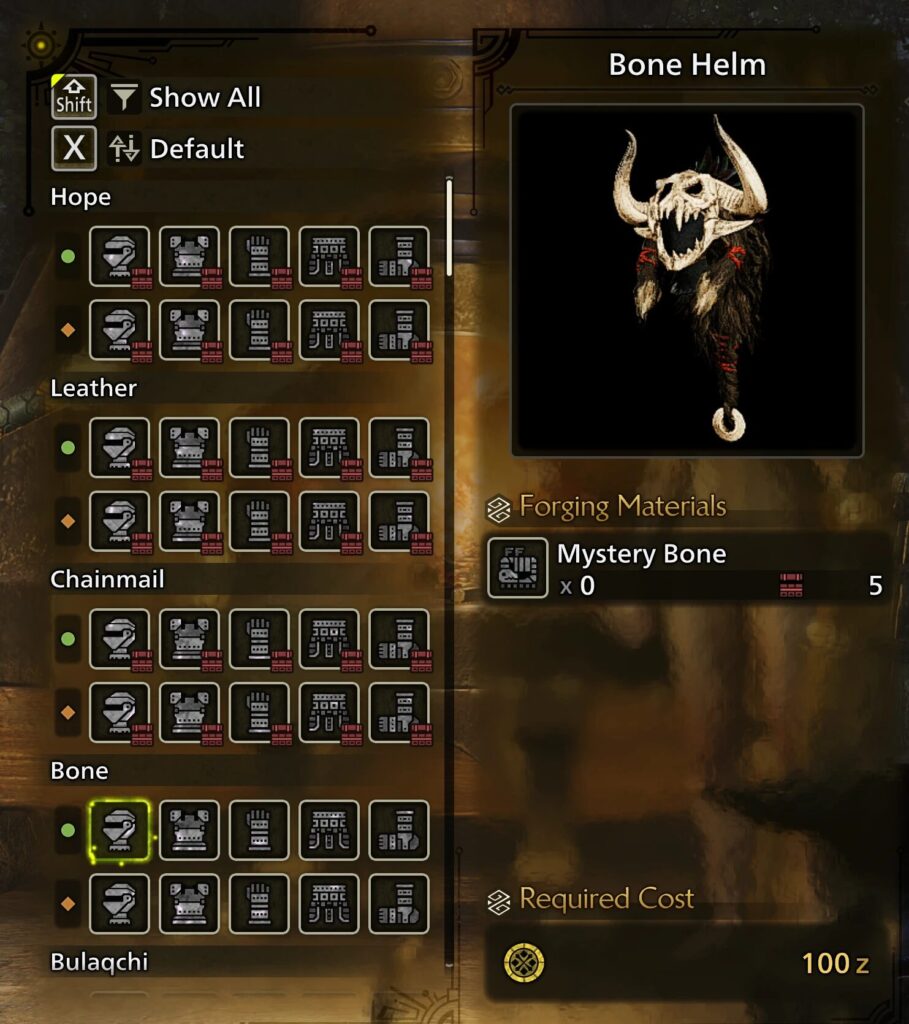The image size is (909, 1024).
Task: Choose Chainmail chest armor in green-dot row
Action: [x=190, y=639]
